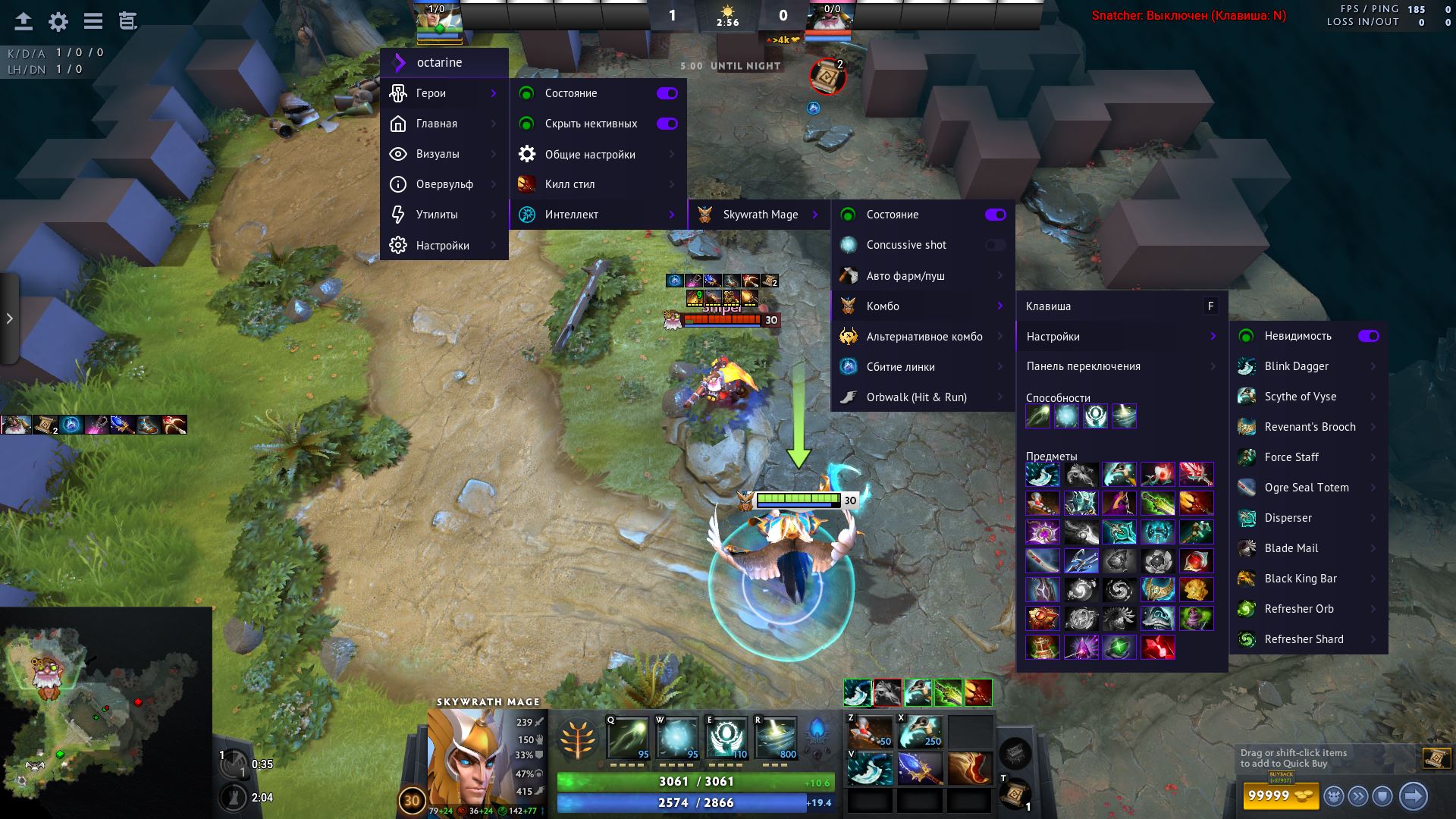Toggle the Невидимость switch off
1456x819 pixels.
coord(1369,336)
